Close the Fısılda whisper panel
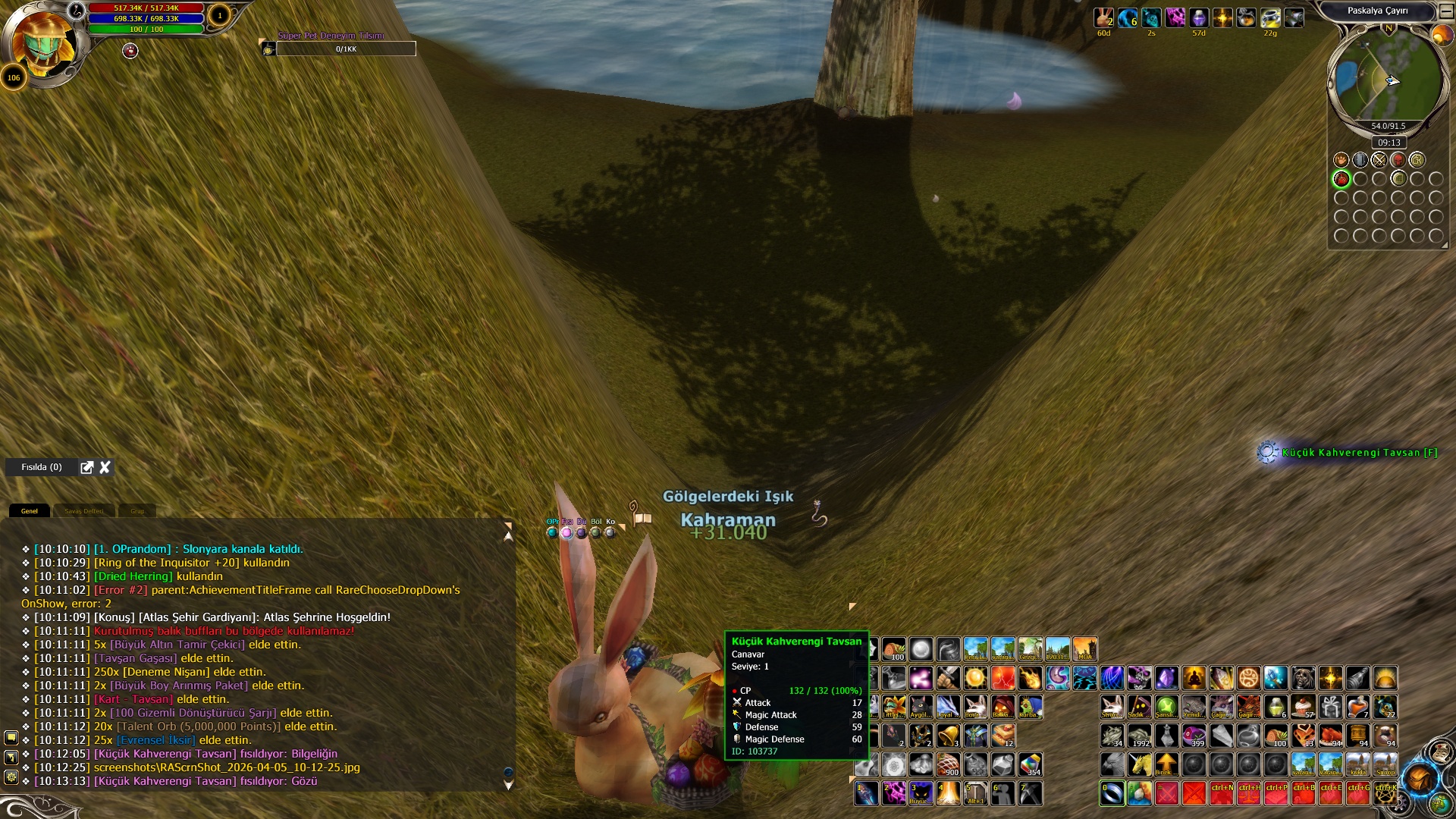1456x819 pixels. tap(105, 467)
